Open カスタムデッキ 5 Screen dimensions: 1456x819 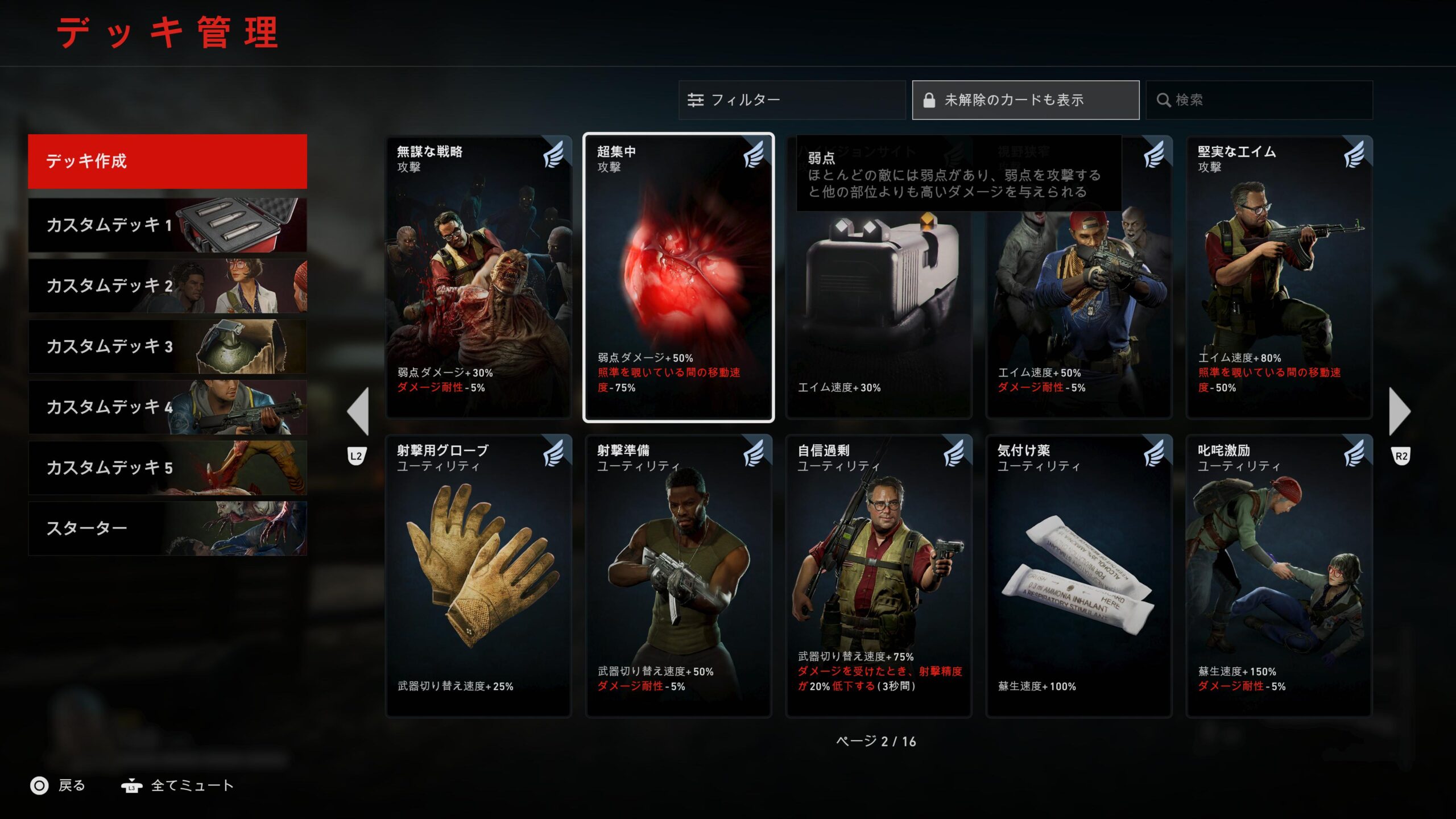click(167, 468)
